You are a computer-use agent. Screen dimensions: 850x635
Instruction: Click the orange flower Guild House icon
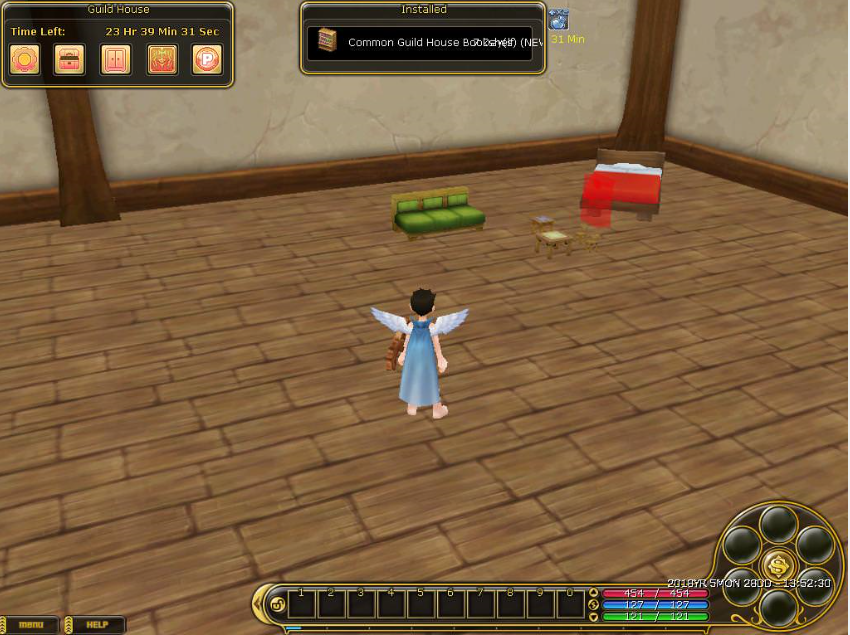click(x=24, y=60)
